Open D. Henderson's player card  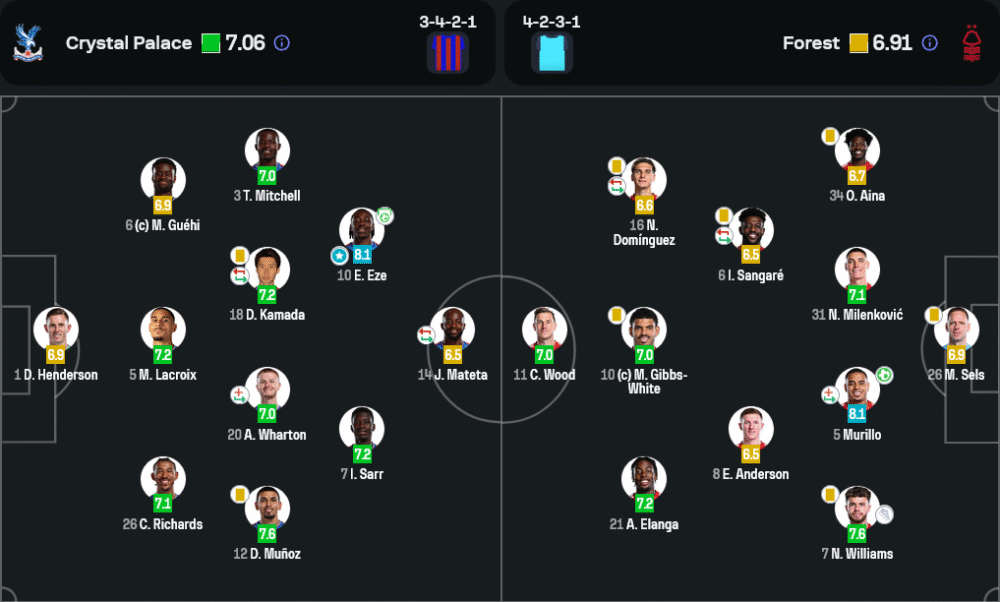[56, 330]
